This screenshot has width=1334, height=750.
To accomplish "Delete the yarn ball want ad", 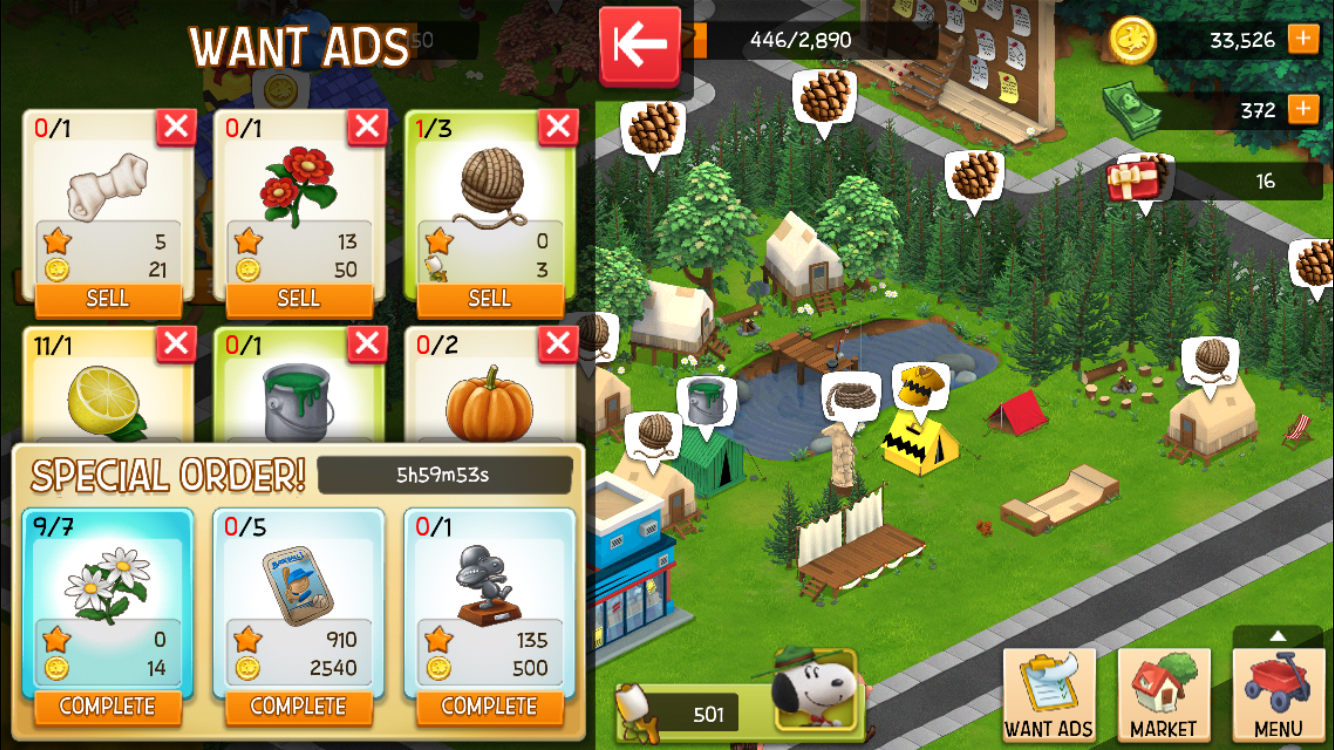I will point(558,127).
